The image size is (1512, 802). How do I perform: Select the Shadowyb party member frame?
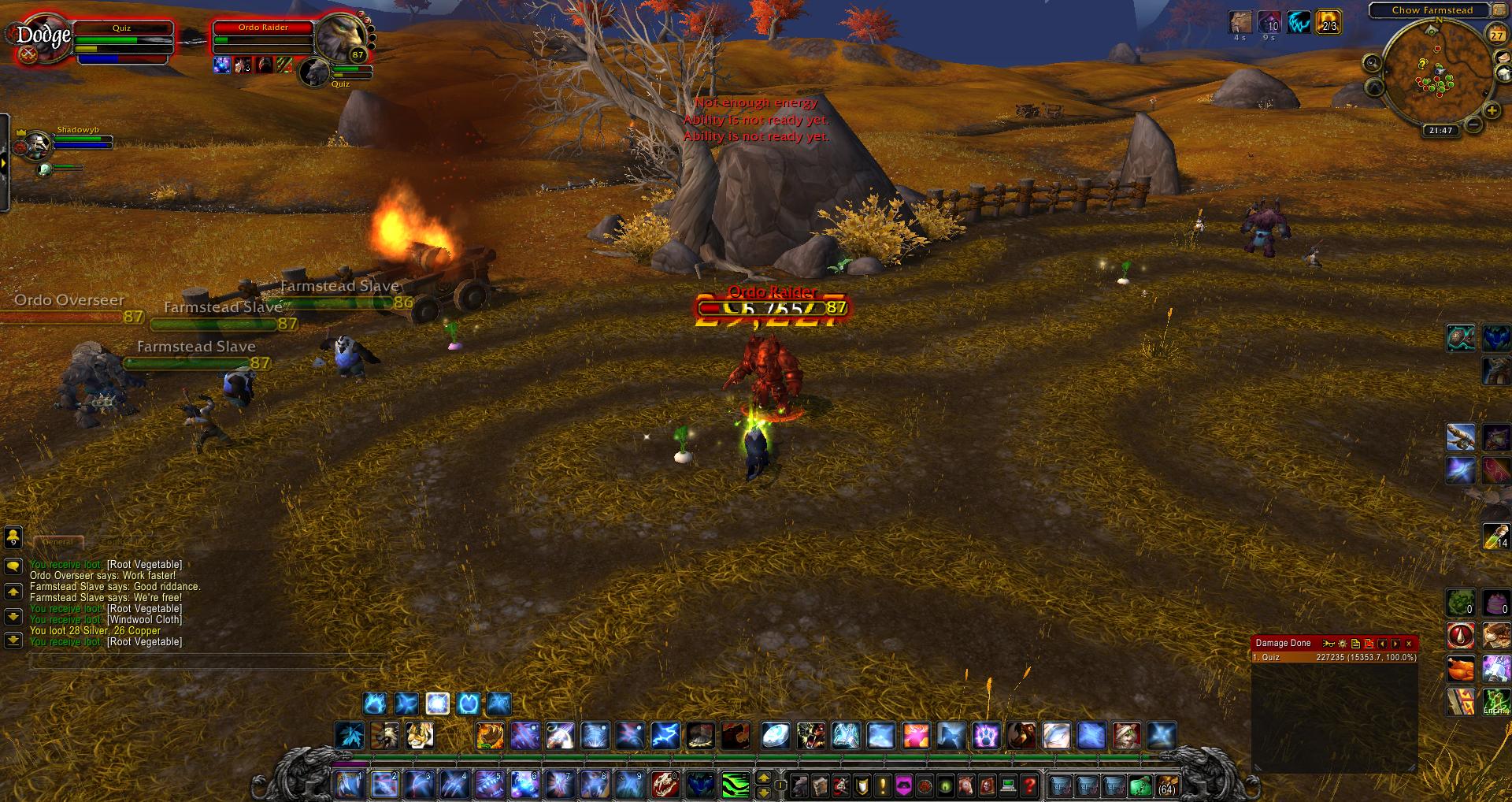79,141
